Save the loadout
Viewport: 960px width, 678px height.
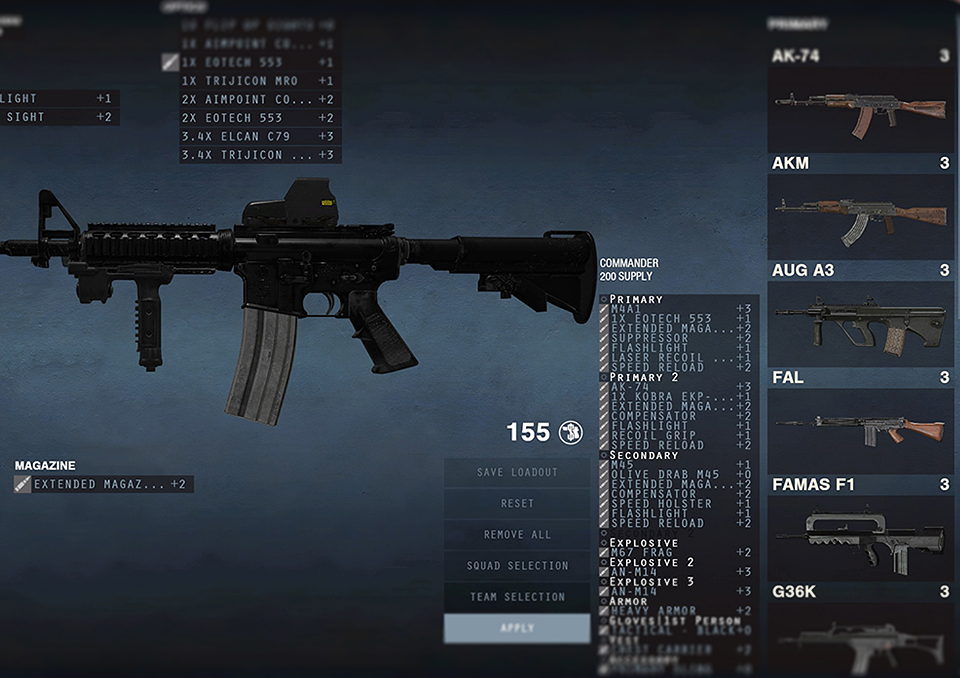pyautogui.click(x=517, y=472)
